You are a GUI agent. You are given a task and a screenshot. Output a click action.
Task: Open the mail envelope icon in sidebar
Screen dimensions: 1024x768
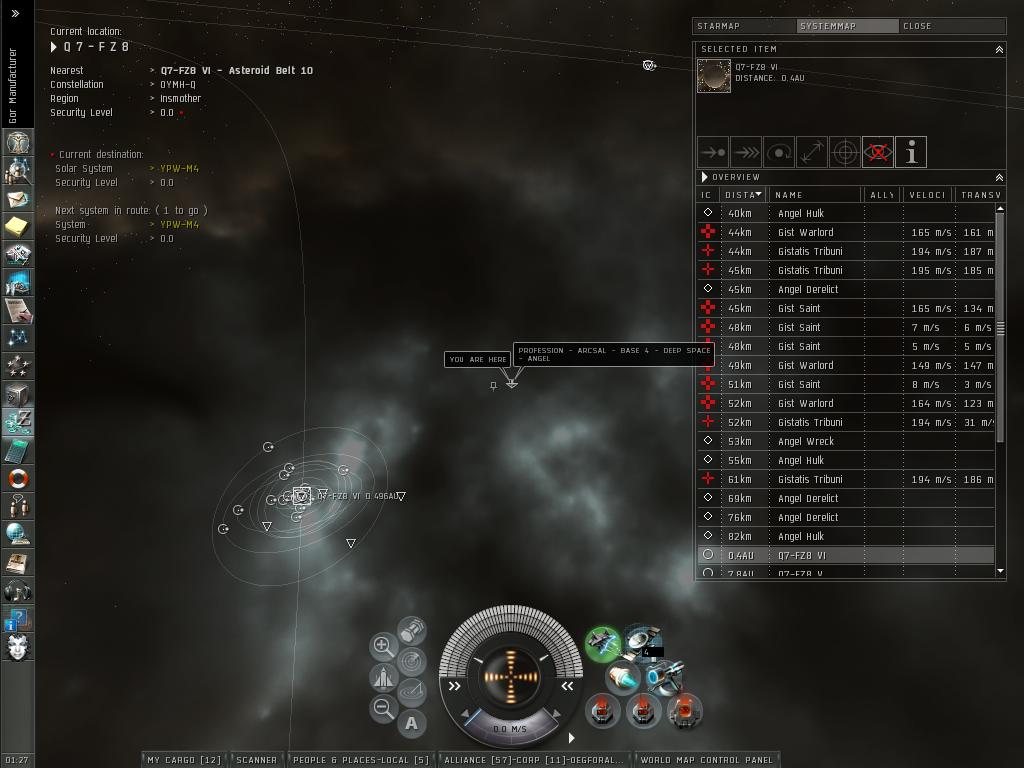[17, 199]
